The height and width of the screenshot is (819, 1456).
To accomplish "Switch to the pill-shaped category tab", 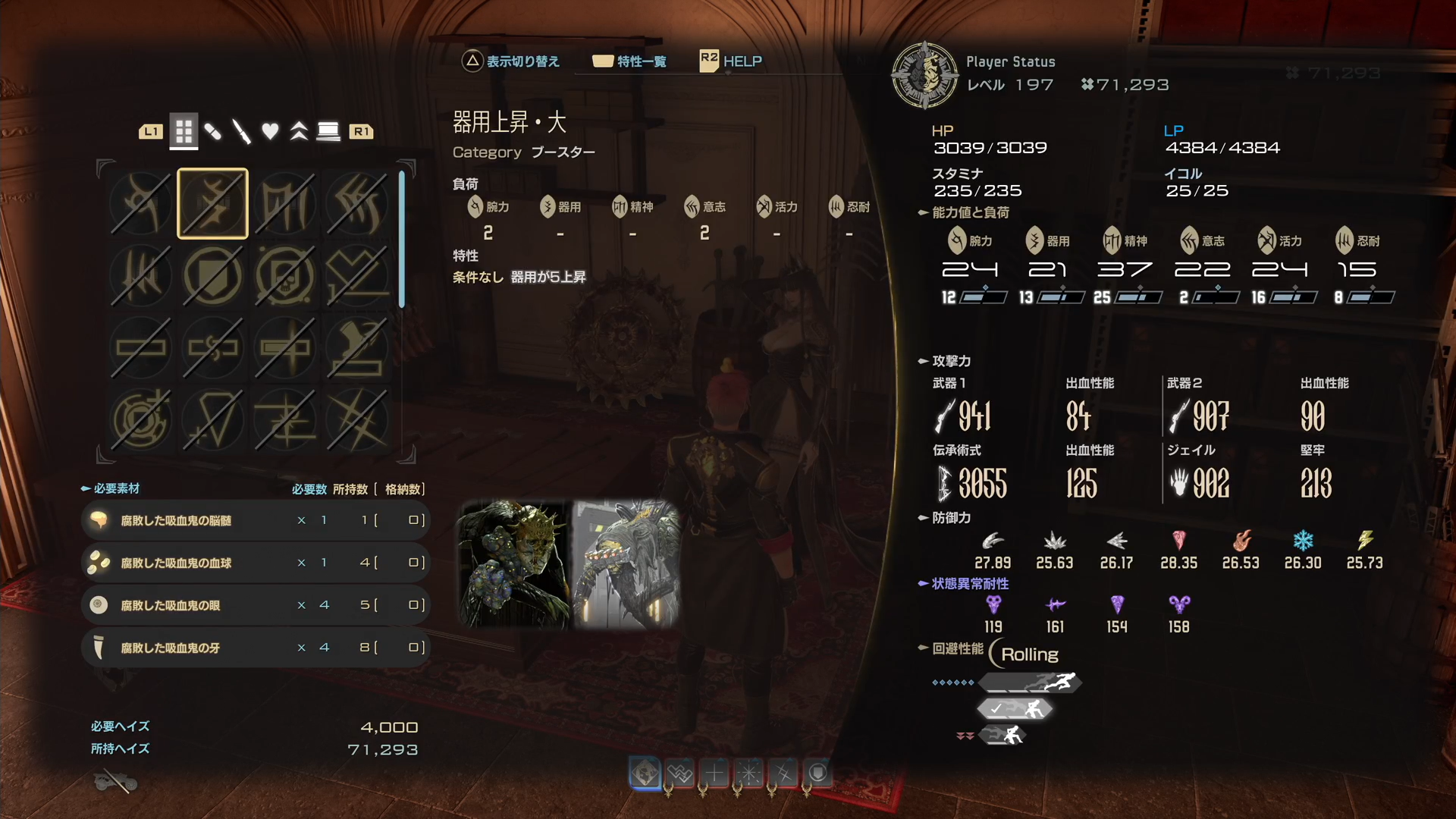I will pos(213,132).
